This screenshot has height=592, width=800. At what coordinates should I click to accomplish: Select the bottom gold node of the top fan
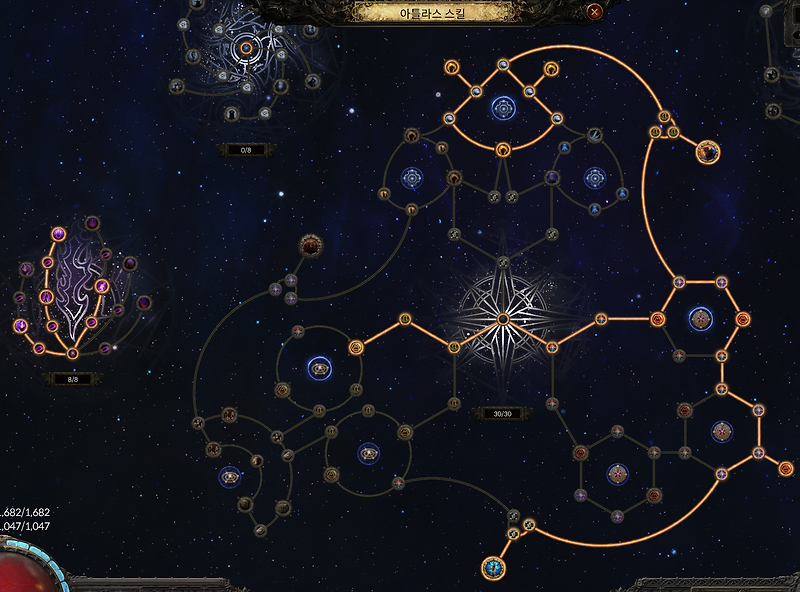point(502,151)
